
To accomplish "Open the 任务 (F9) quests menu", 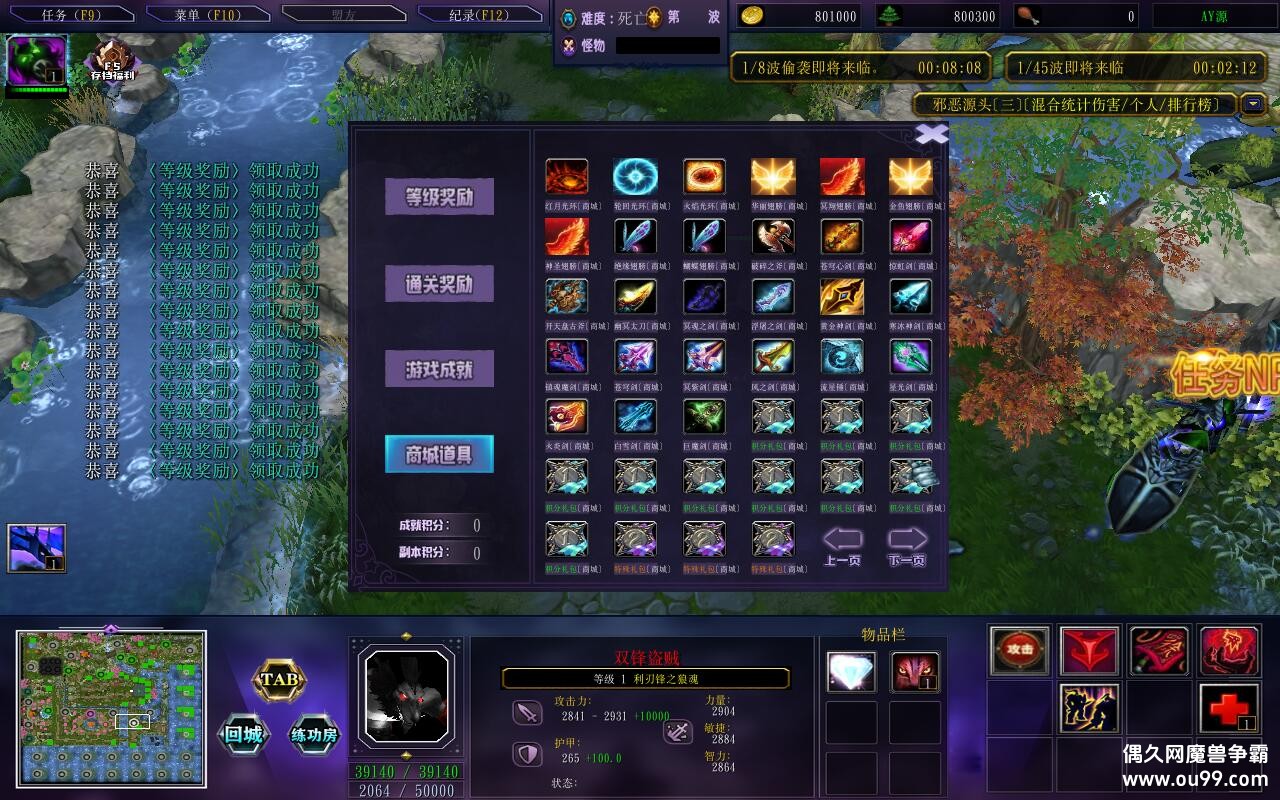I will (70, 15).
